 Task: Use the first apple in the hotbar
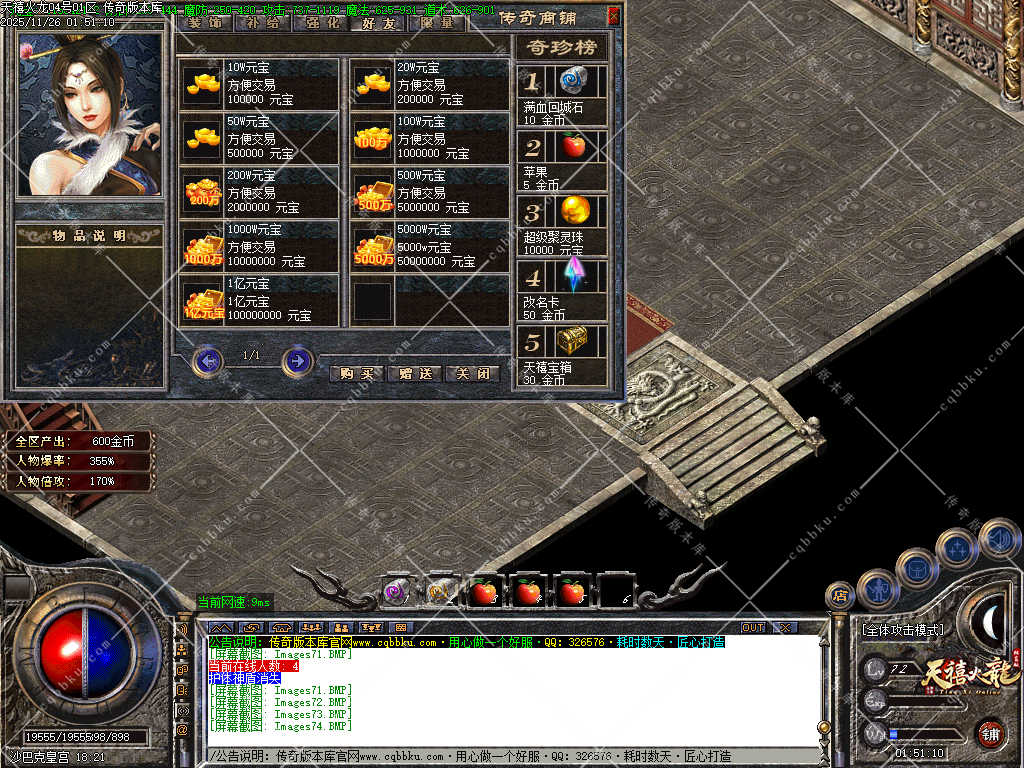pos(485,592)
